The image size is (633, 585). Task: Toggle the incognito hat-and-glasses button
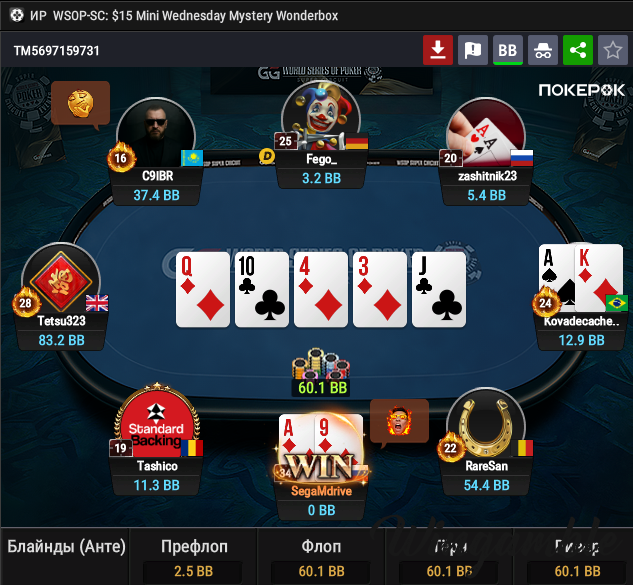click(x=542, y=50)
